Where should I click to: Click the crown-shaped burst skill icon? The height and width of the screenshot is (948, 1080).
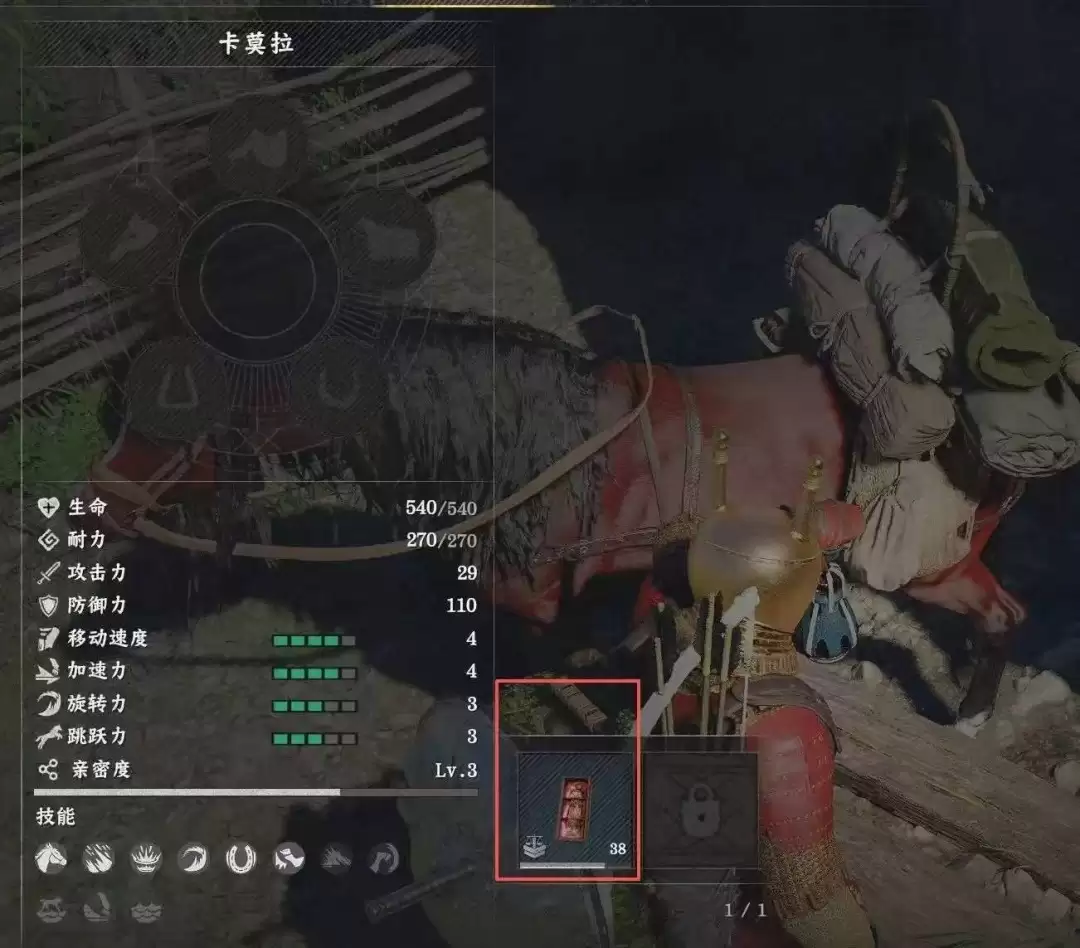[x=146, y=857]
